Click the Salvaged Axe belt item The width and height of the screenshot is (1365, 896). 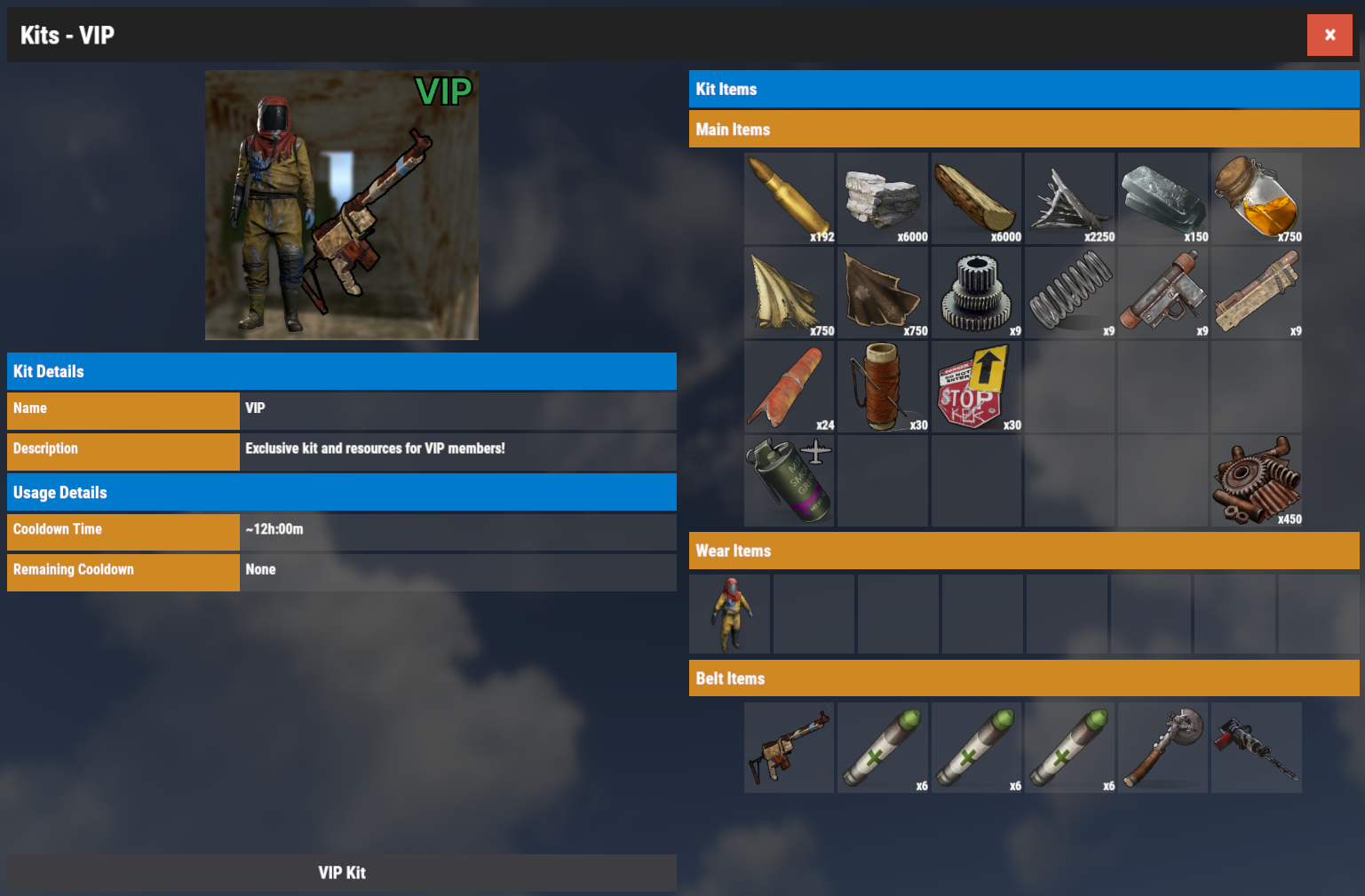click(1163, 747)
